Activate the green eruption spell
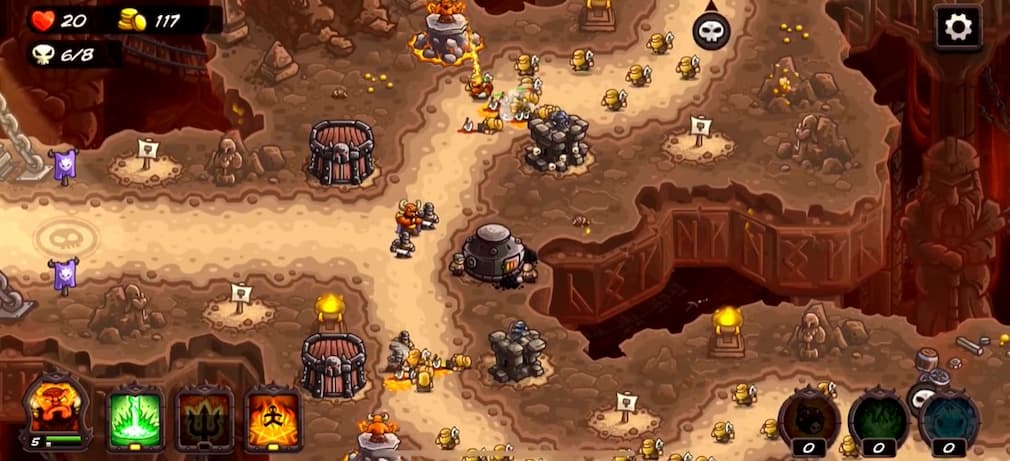This screenshot has height=461, width=1010. (x=135, y=415)
